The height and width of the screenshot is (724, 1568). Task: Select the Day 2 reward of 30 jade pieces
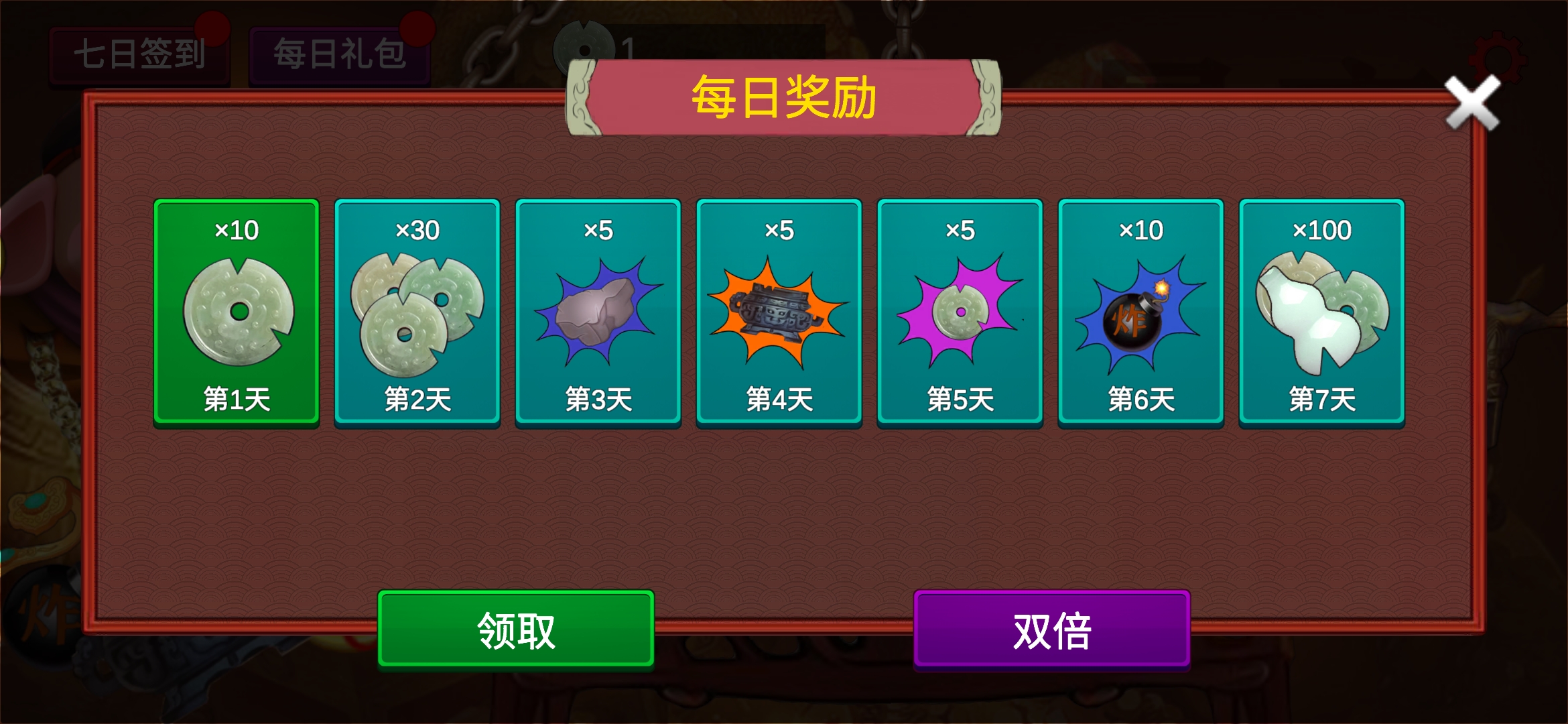pyautogui.click(x=417, y=312)
